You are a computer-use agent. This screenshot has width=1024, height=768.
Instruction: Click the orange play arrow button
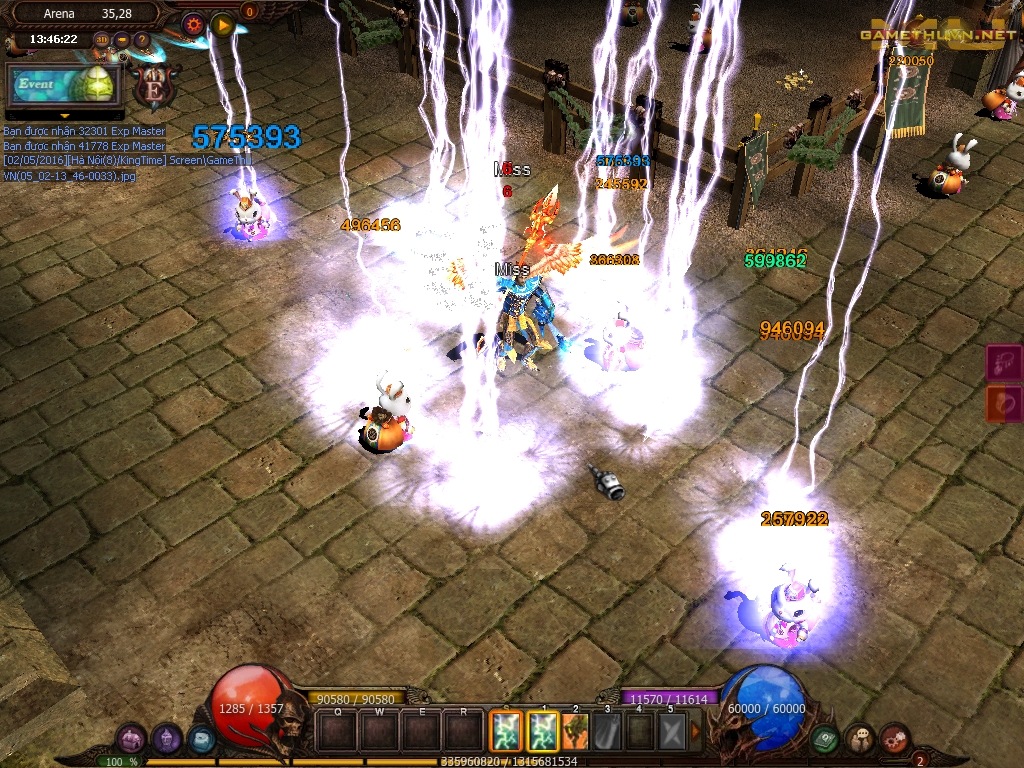(223, 25)
